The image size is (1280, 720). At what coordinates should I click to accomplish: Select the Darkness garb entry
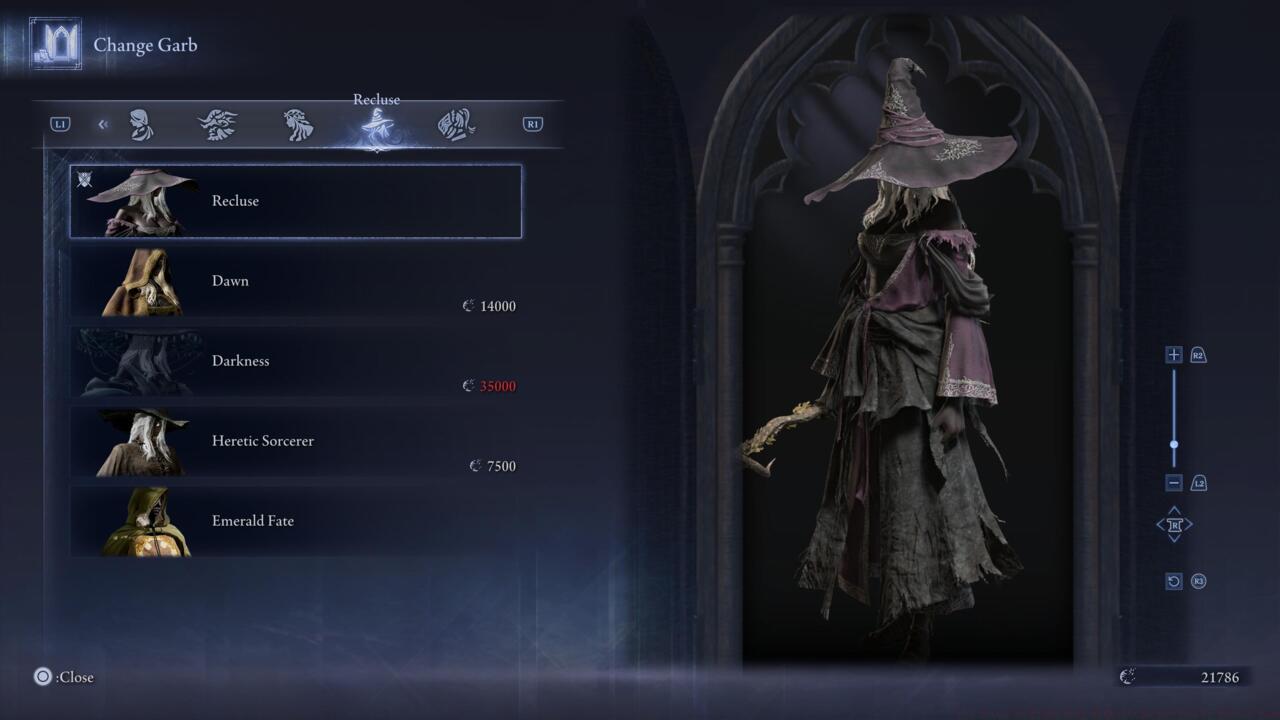(296, 361)
